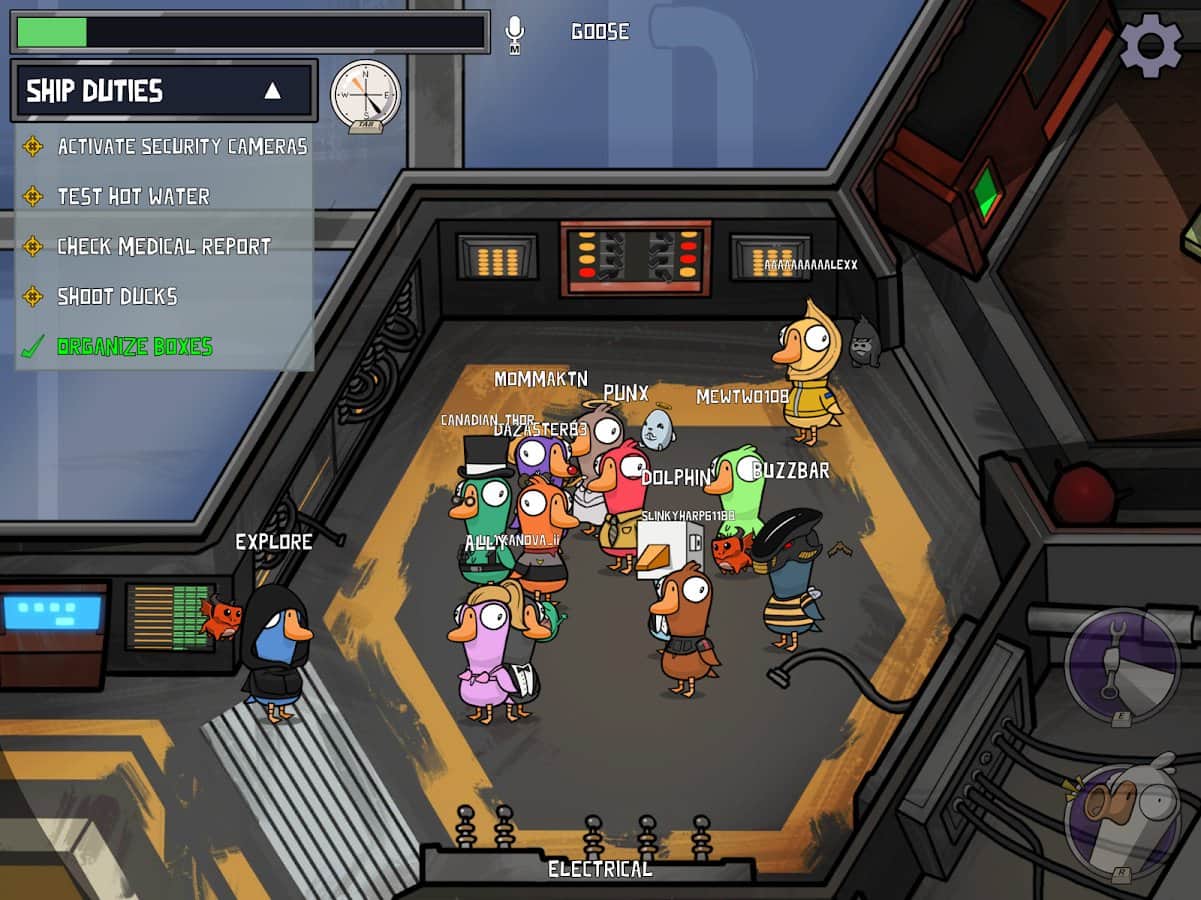
Task: Open the settings gear menu
Action: [x=1150, y=44]
